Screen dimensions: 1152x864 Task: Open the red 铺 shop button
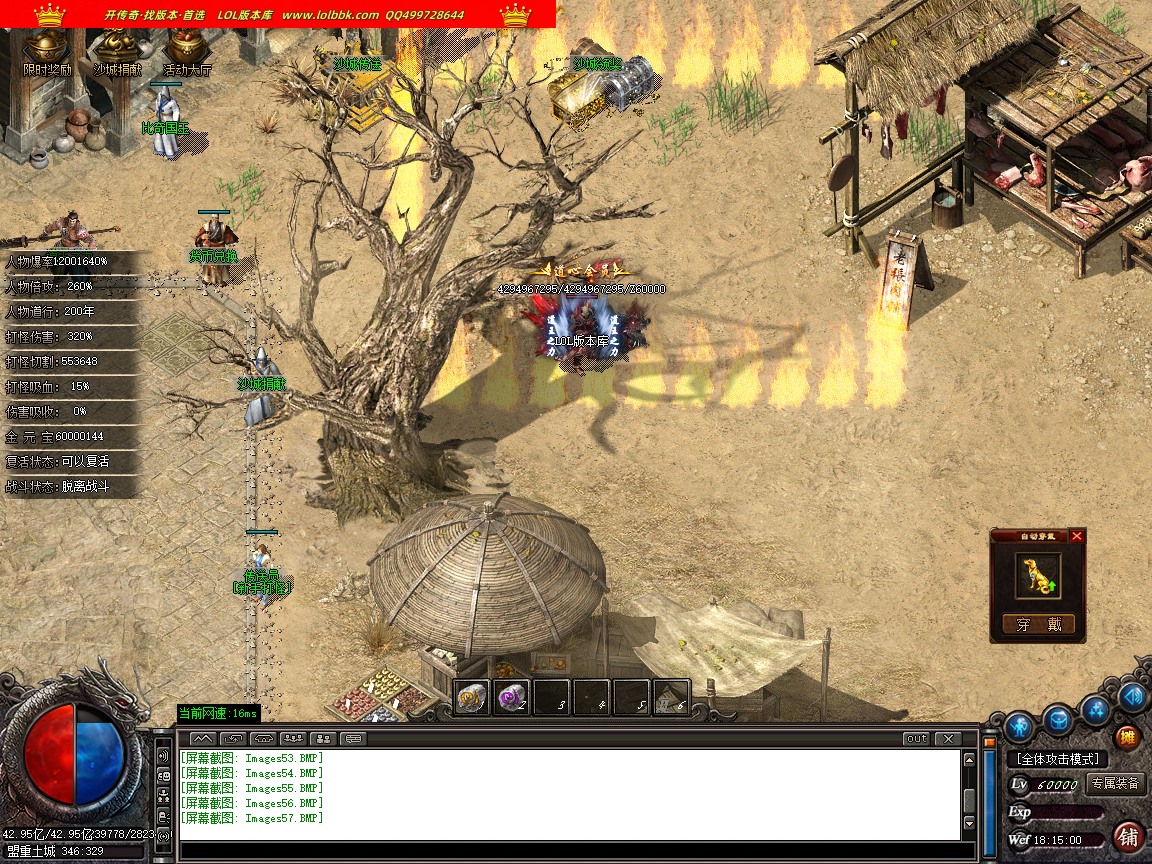click(1129, 836)
